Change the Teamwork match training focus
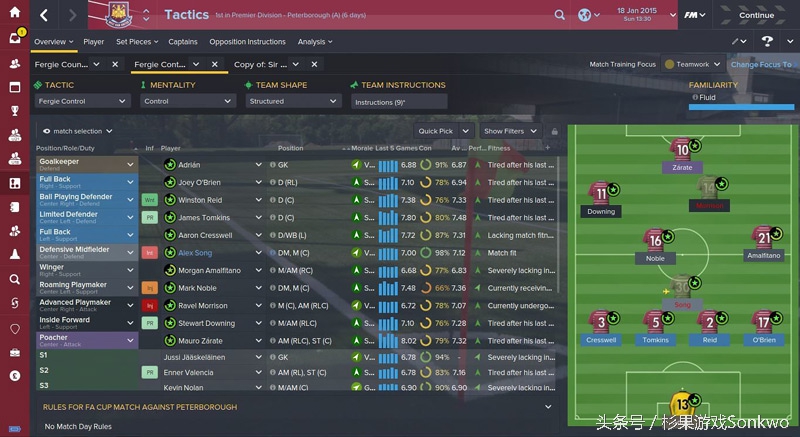This screenshot has height=437, width=800. tap(693, 64)
